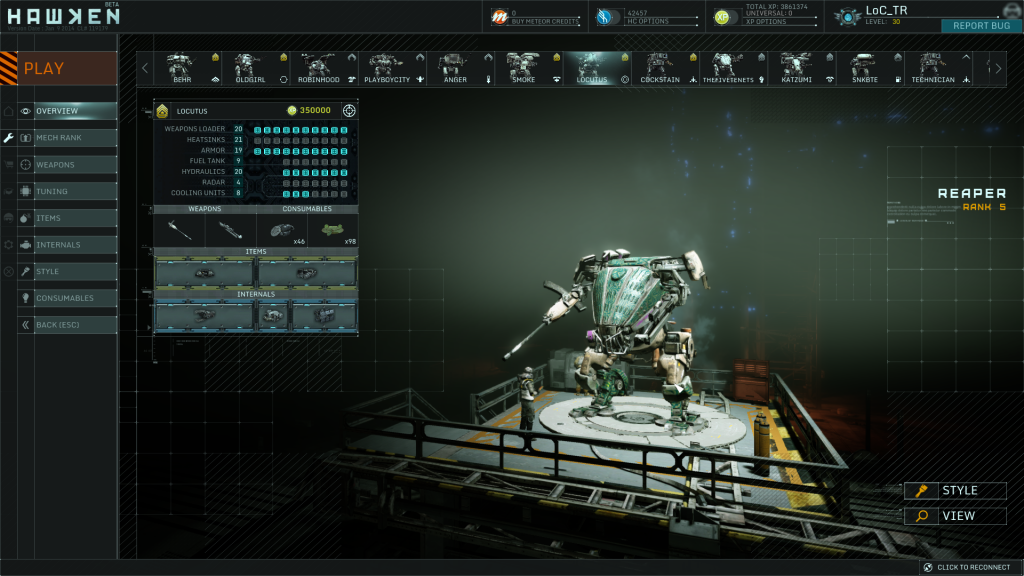The image size is (1024, 576).
Task: Go to the Weapons menu
Action: tap(67, 164)
